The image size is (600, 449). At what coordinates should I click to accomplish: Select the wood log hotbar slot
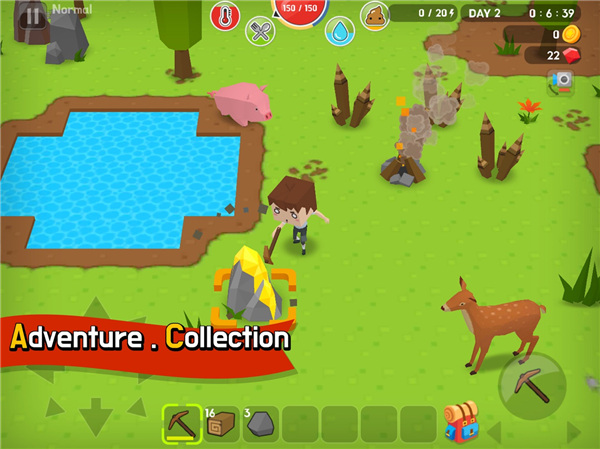(x=219, y=423)
